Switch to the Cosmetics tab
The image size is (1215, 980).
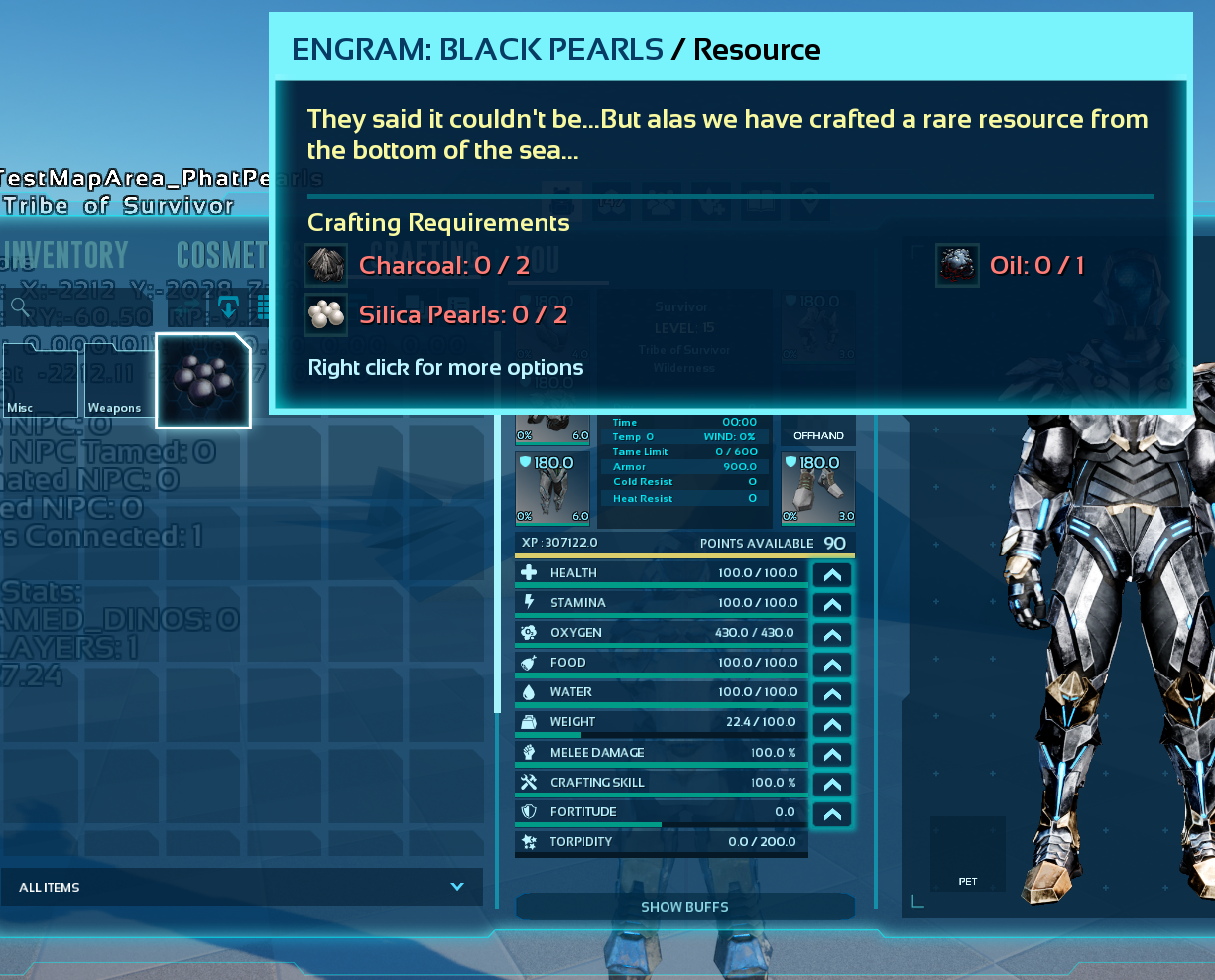tap(222, 255)
